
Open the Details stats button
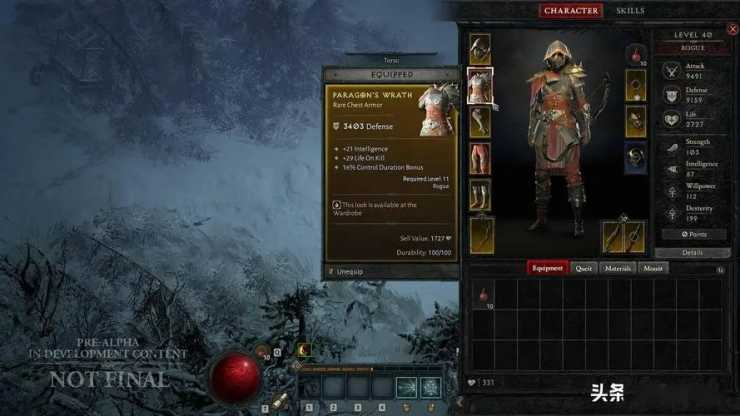(692, 253)
